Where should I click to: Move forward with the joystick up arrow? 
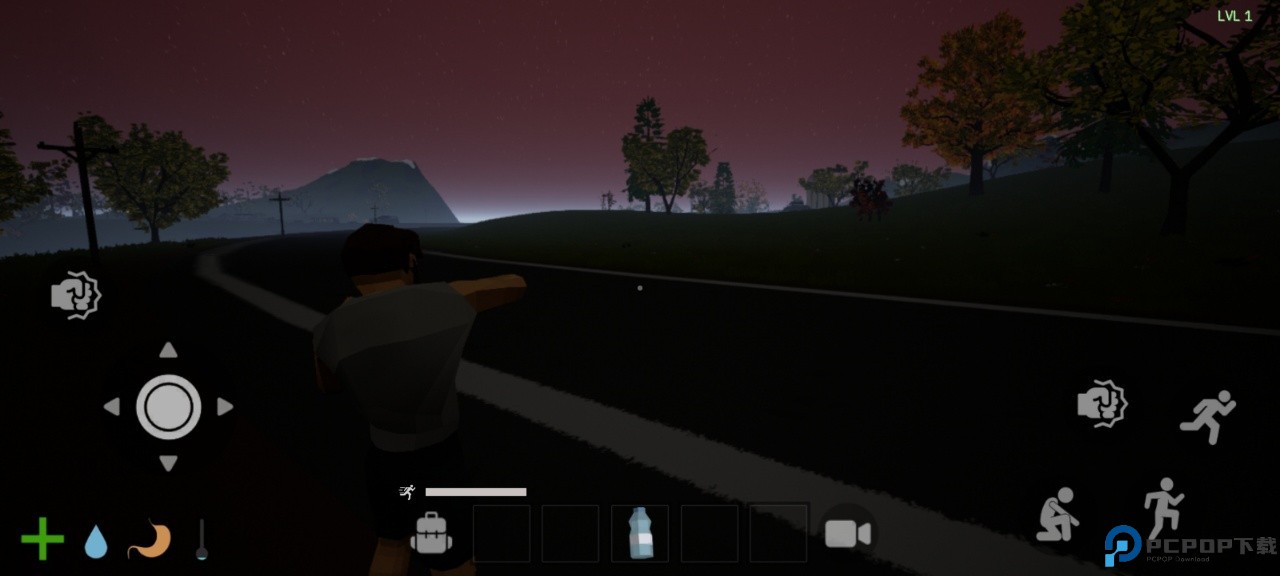pyautogui.click(x=168, y=350)
